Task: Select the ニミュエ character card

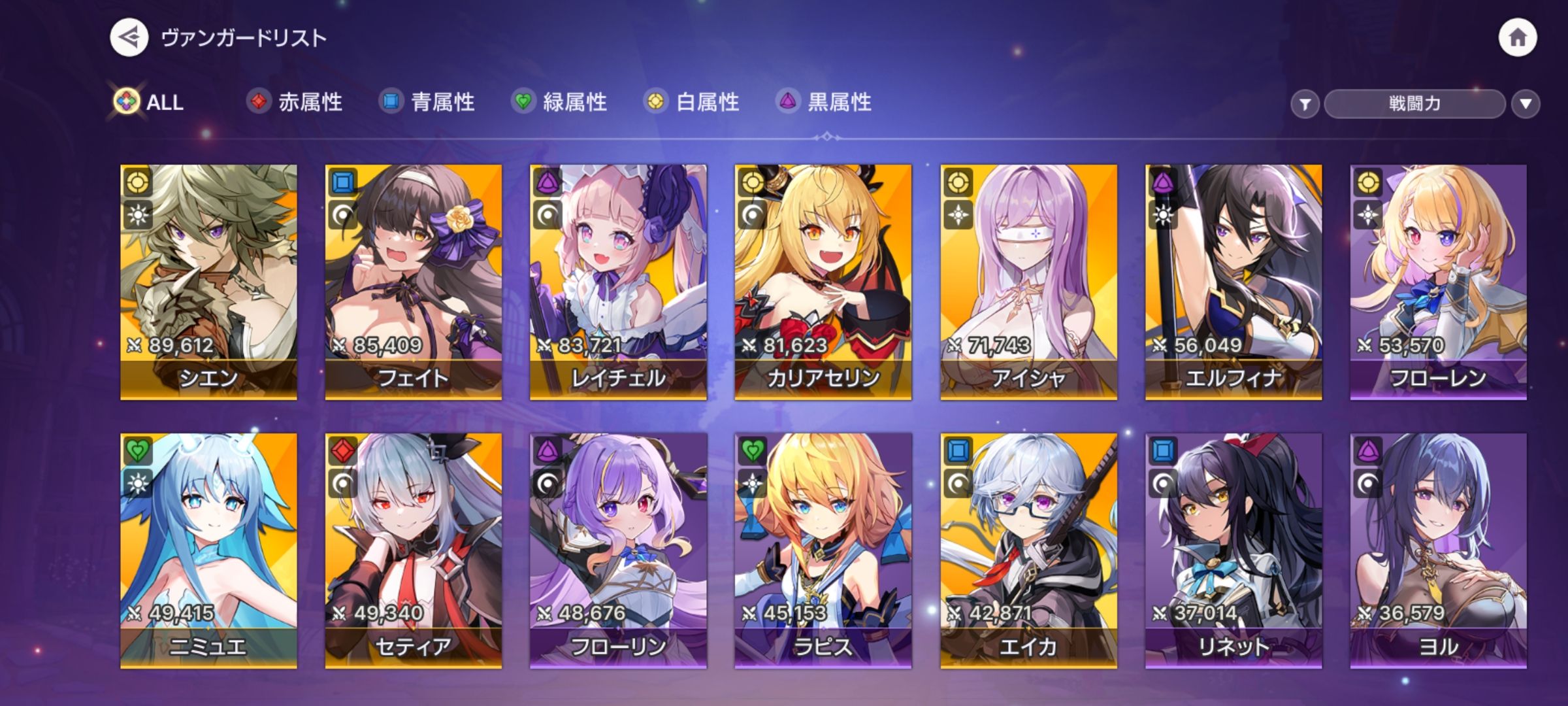Action: click(x=208, y=550)
